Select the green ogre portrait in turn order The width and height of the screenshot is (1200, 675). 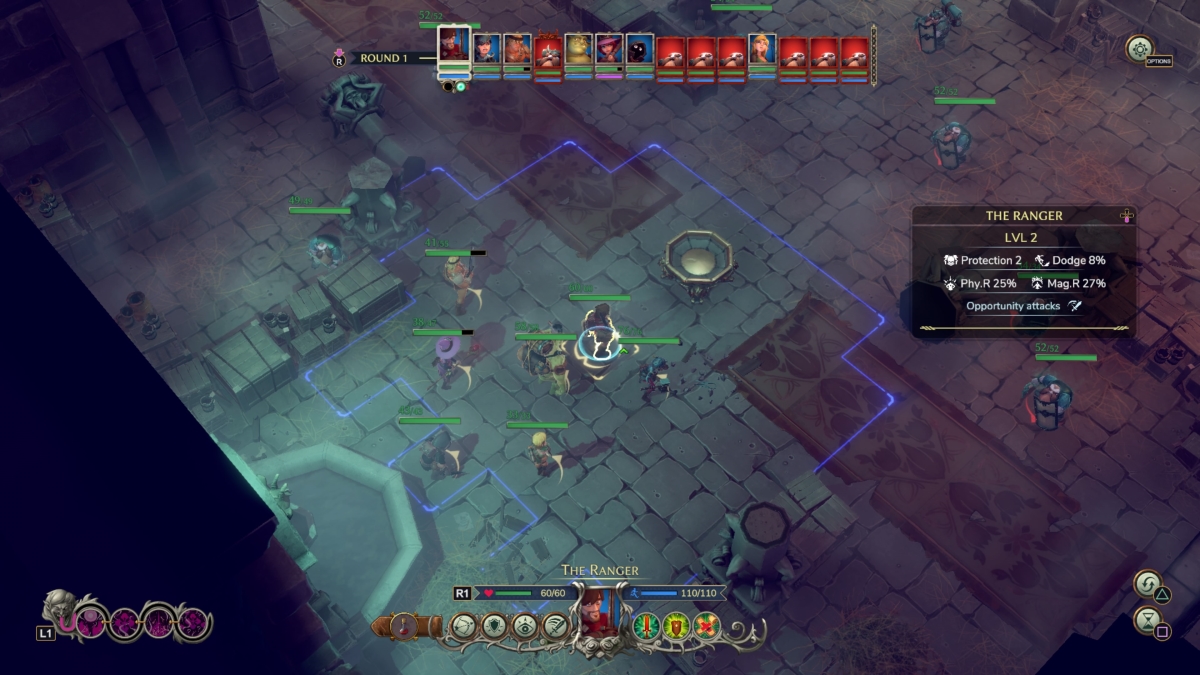579,49
